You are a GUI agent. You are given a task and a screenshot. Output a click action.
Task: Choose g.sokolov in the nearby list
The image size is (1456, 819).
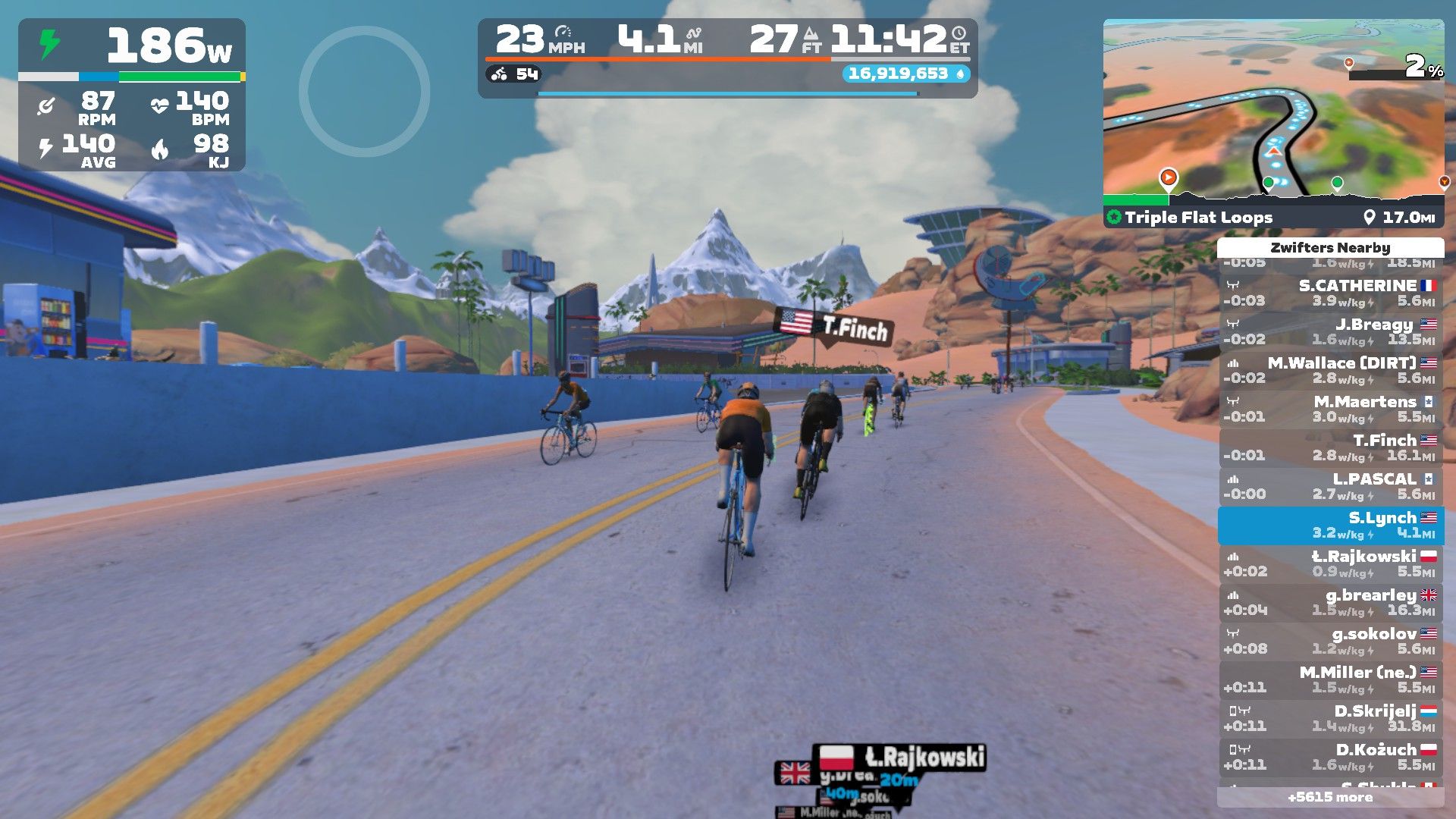click(1330, 641)
